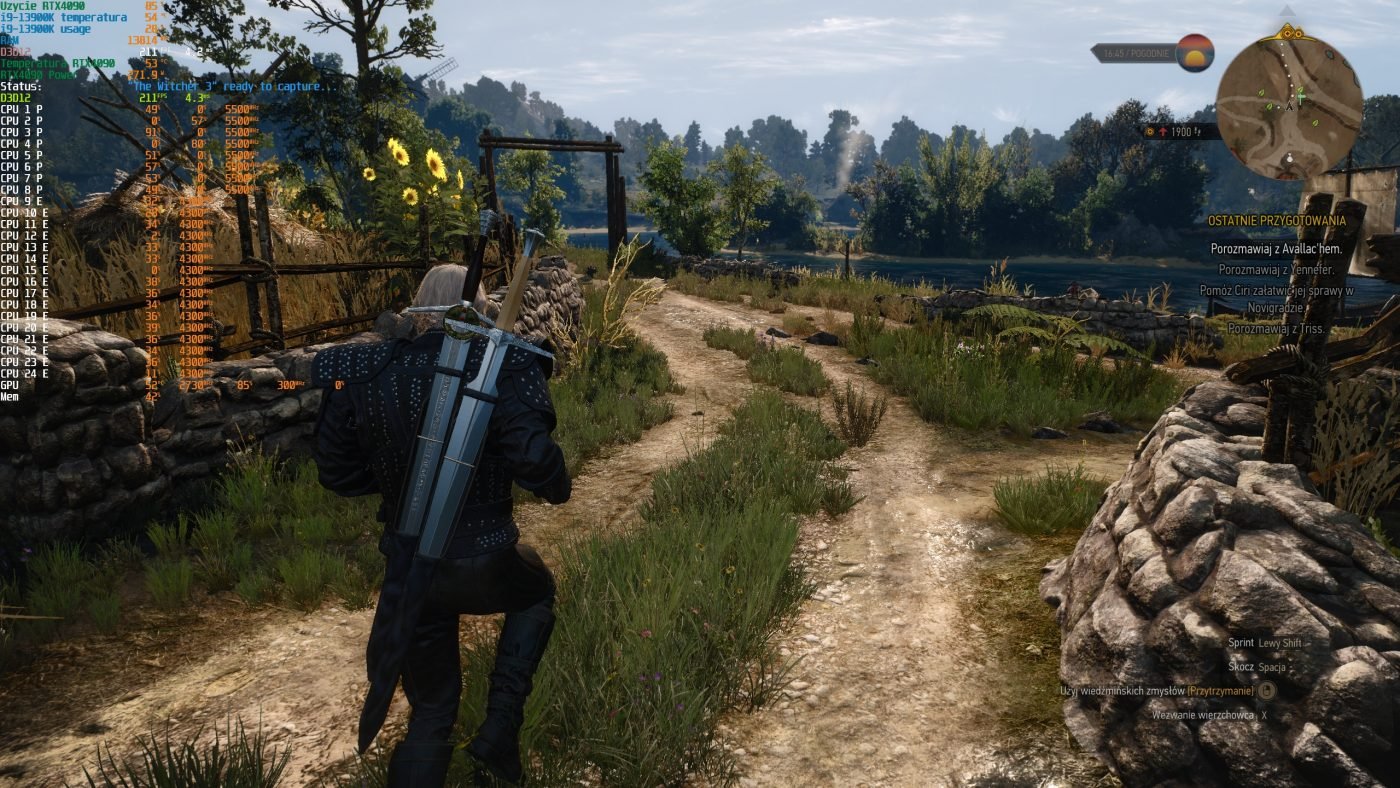Select the Porozmawiaj z Triss objective

coord(1276,329)
